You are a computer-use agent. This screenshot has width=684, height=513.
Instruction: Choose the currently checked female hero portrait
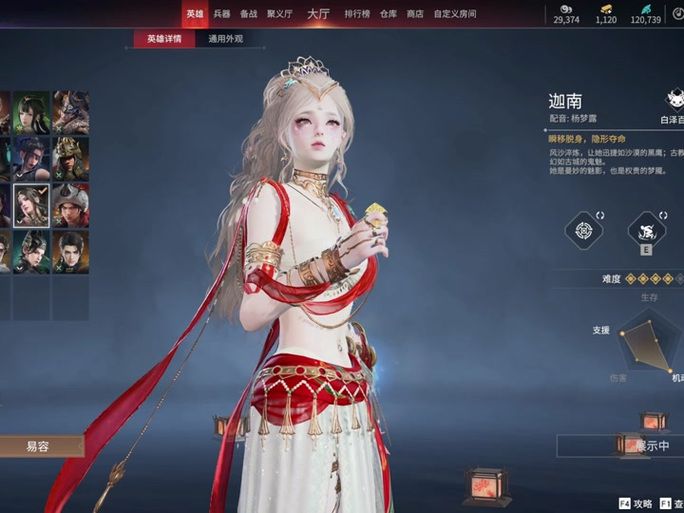coord(31,203)
